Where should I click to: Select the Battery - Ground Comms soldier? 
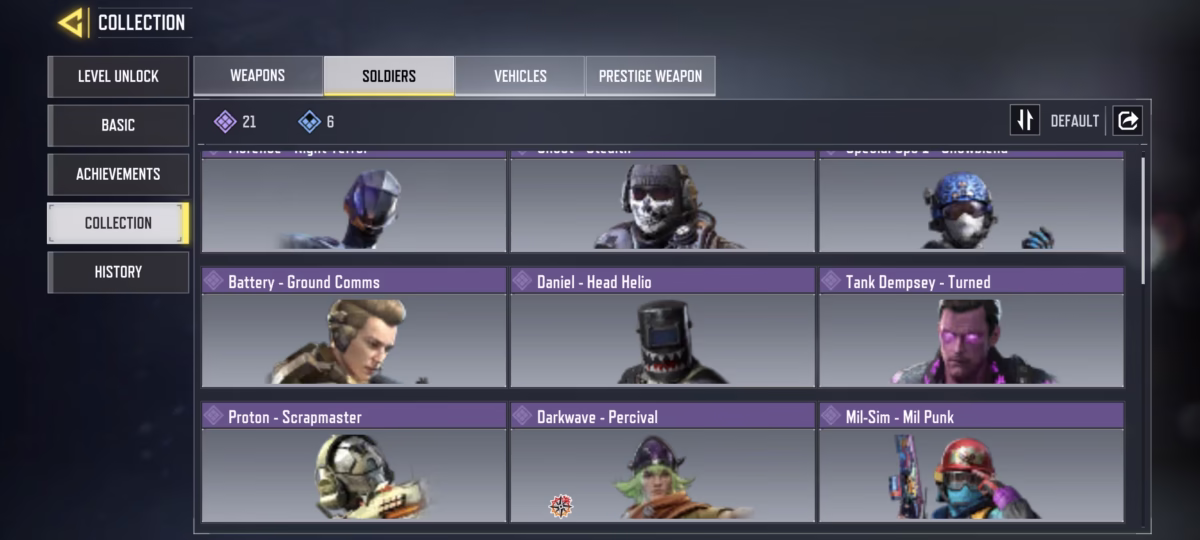point(354,327)
